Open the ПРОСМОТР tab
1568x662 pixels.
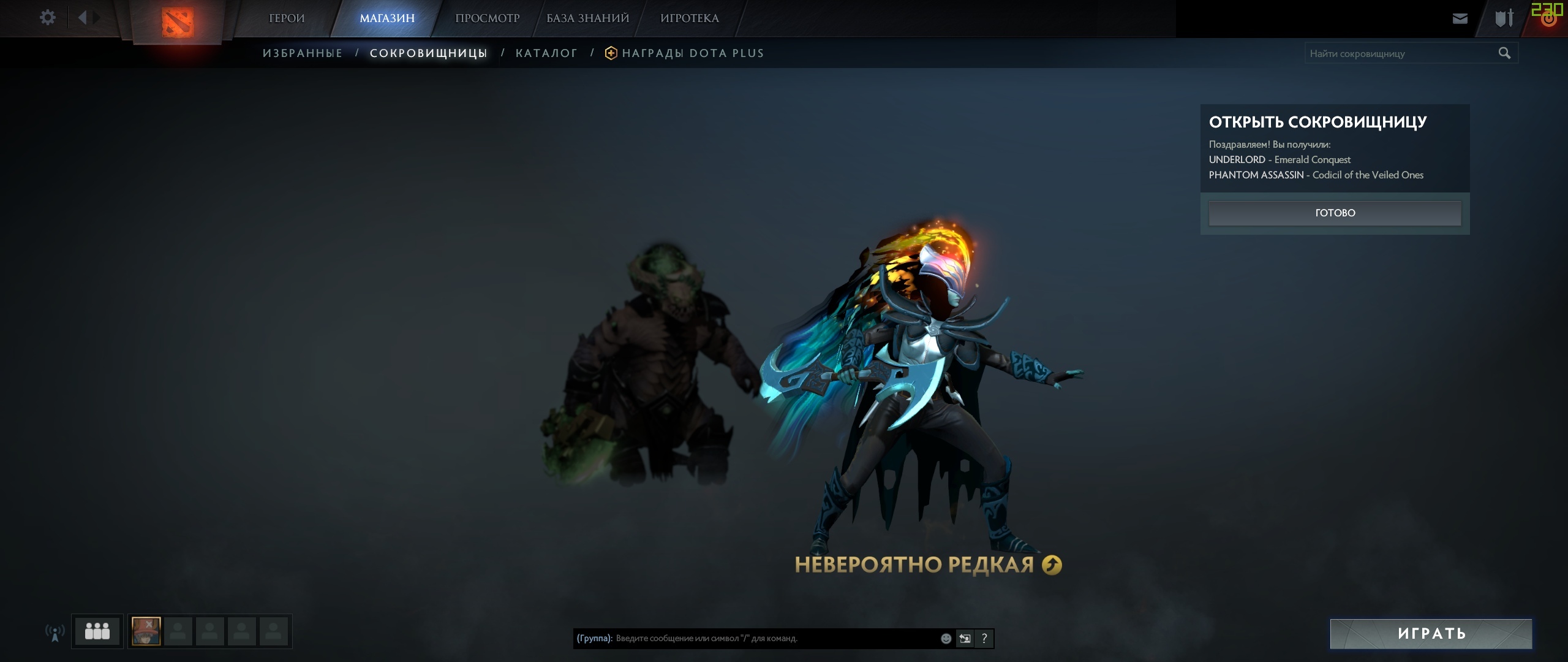pos(488,18)
